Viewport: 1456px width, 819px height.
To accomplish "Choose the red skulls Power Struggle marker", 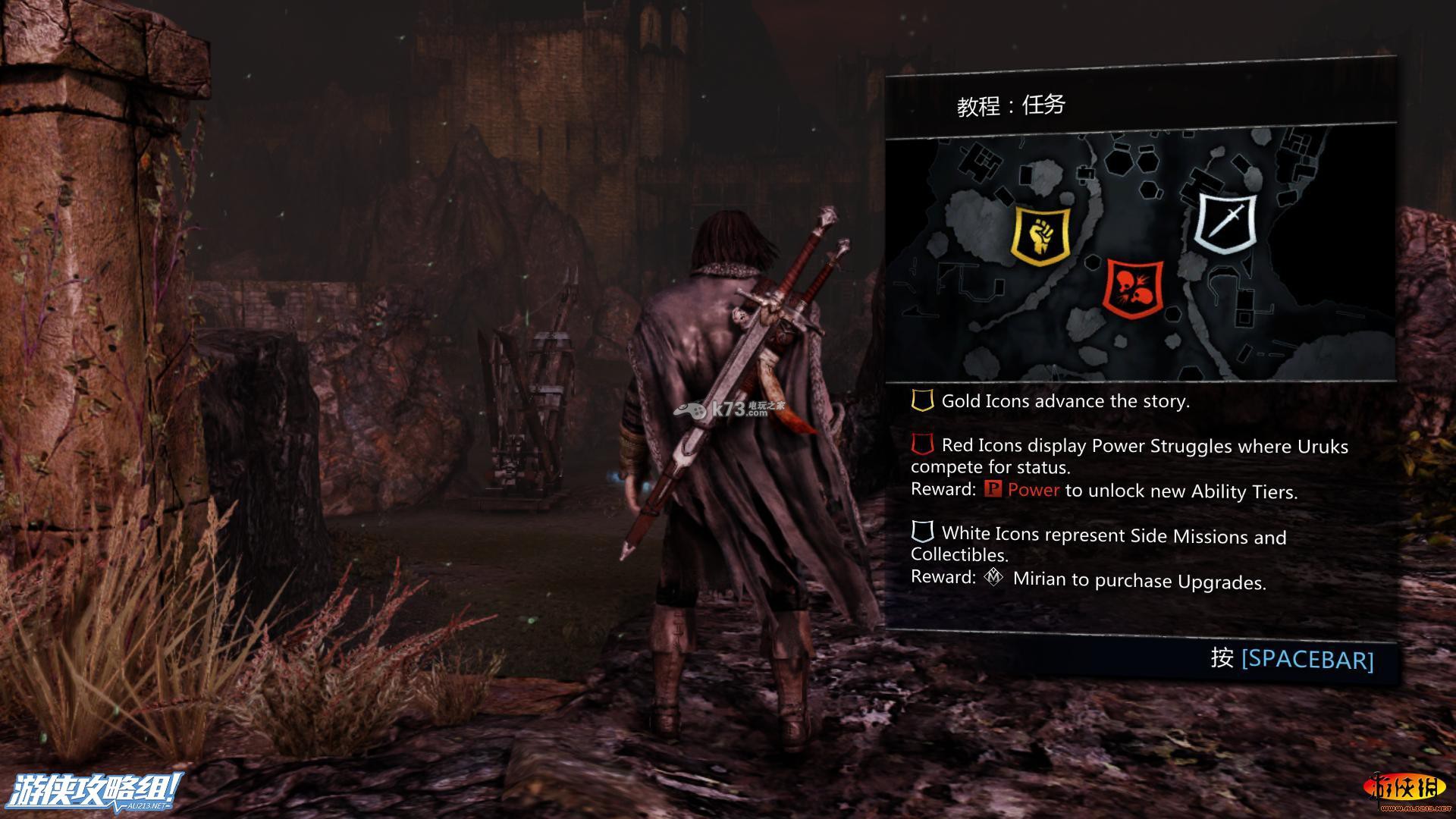I will click(1133, 287).
